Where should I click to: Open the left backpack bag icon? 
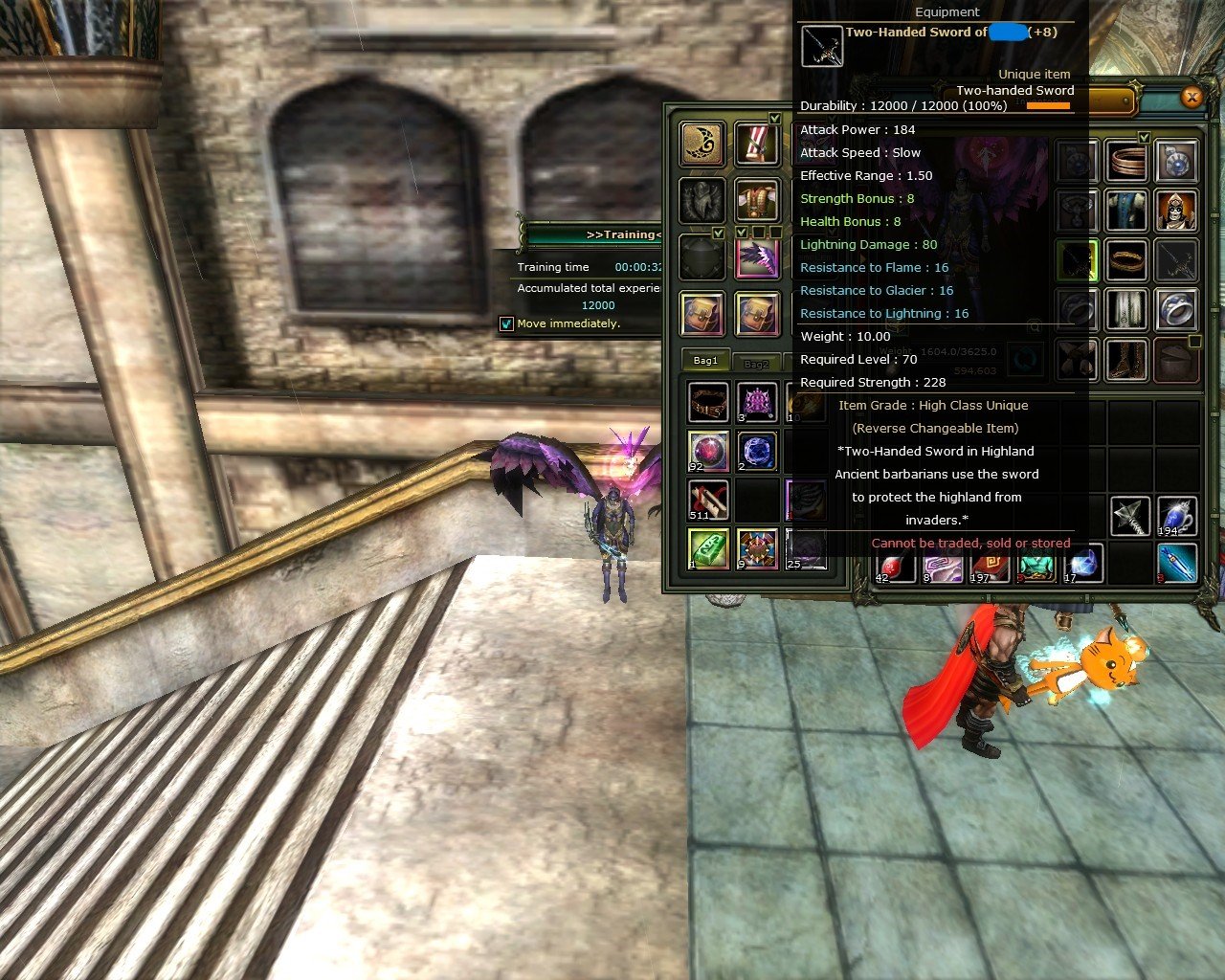coord(702,313)
